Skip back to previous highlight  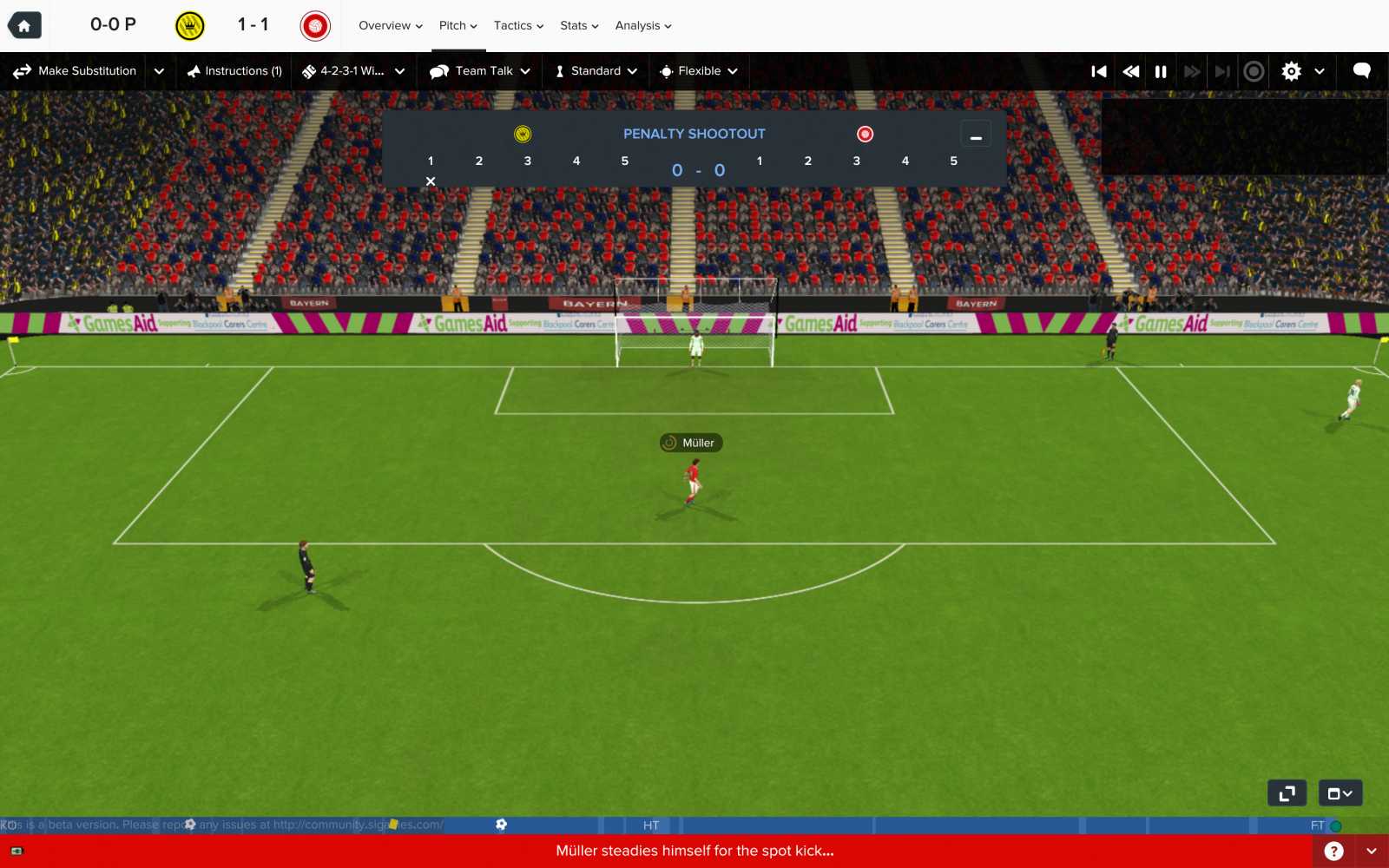click(x=1099, y=71)
